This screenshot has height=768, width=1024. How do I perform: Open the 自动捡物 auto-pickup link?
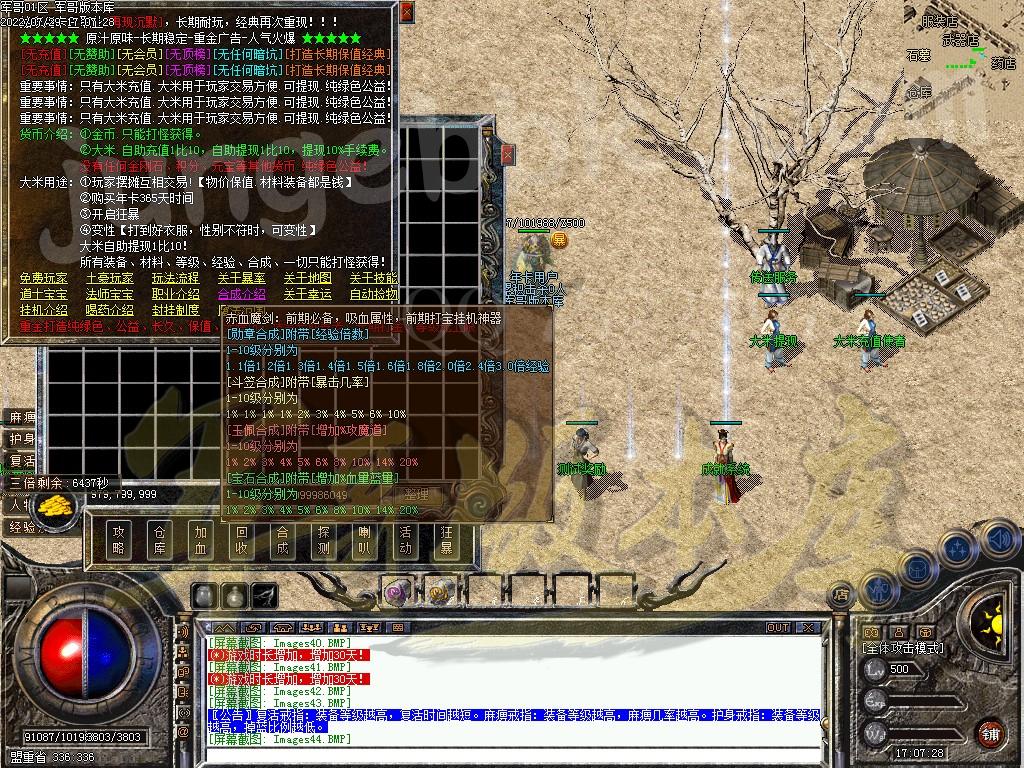pos(373,294)
